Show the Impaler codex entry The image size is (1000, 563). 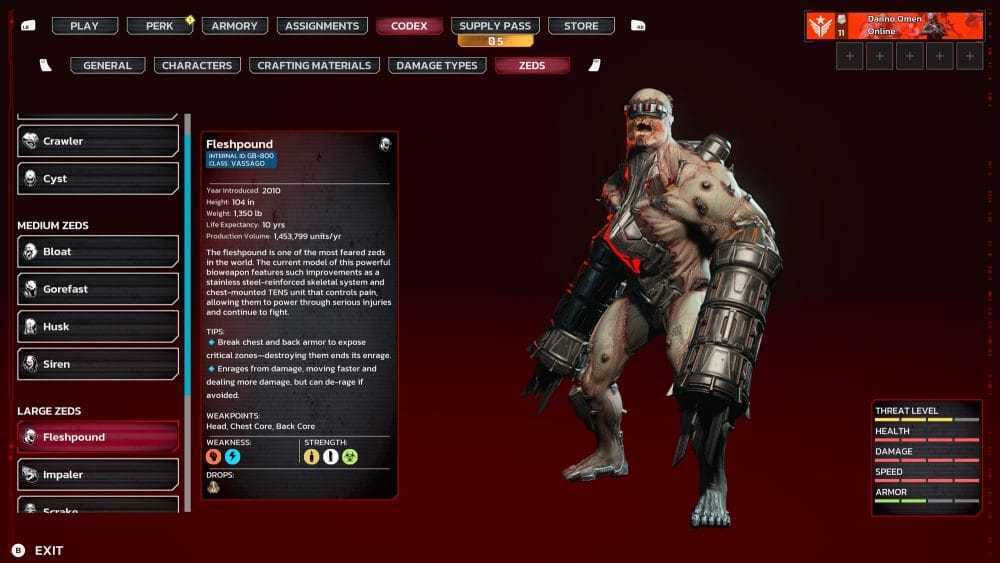point(98,475)
